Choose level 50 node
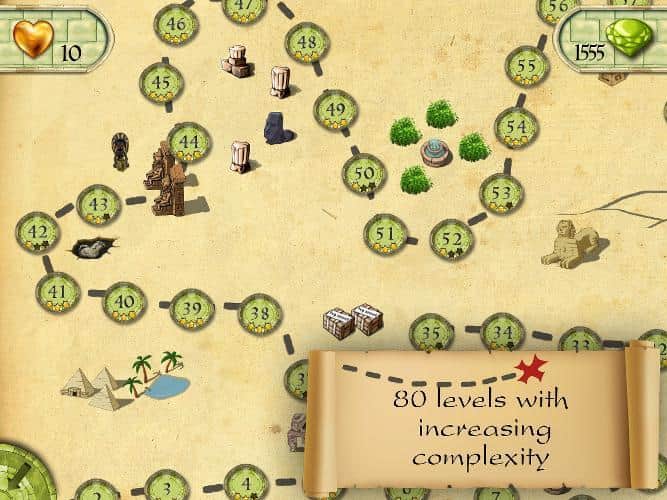This screenshot has width=667, height=500. (x=365, y=174)
